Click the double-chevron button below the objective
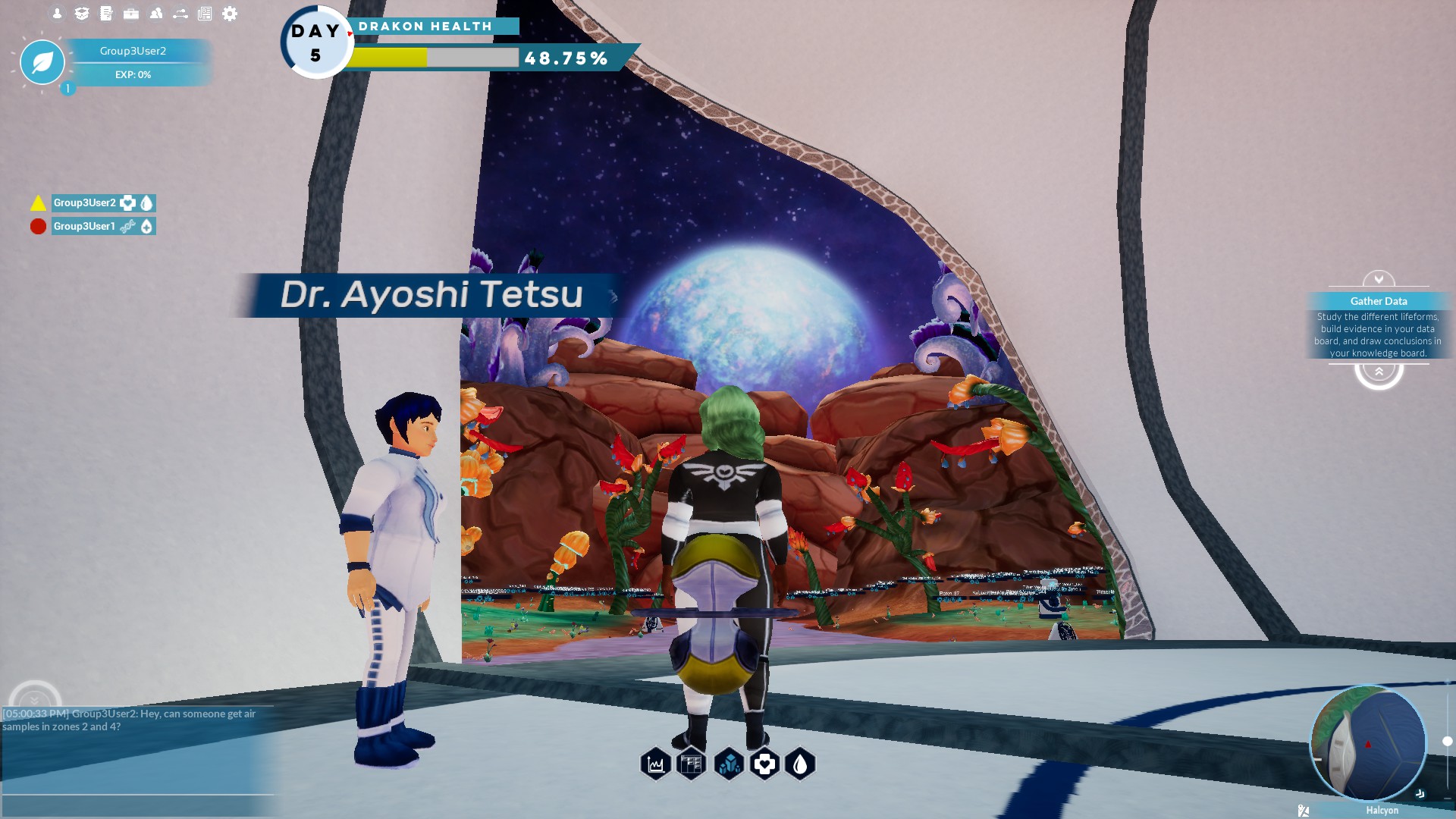The height and width of the screenshot is (819, 1456). point(1379,372)
